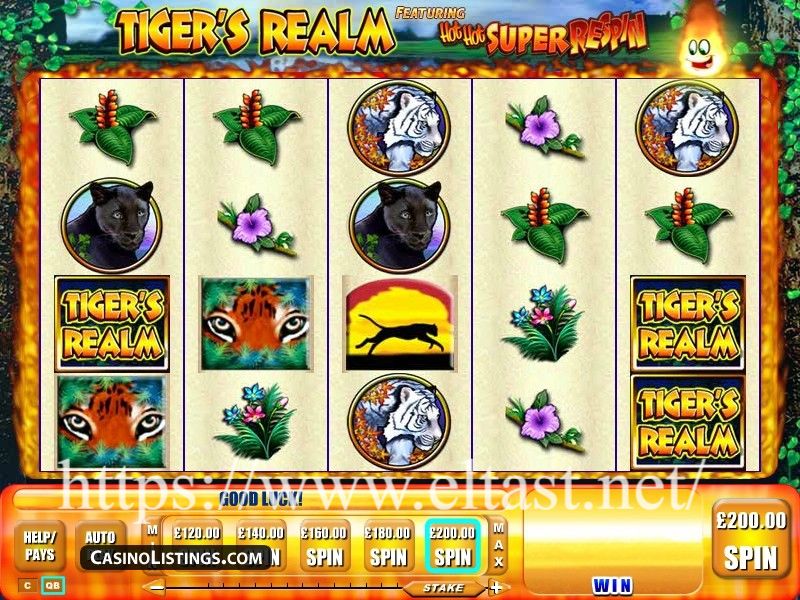Increase stake with the plus button

pos(495,587)
